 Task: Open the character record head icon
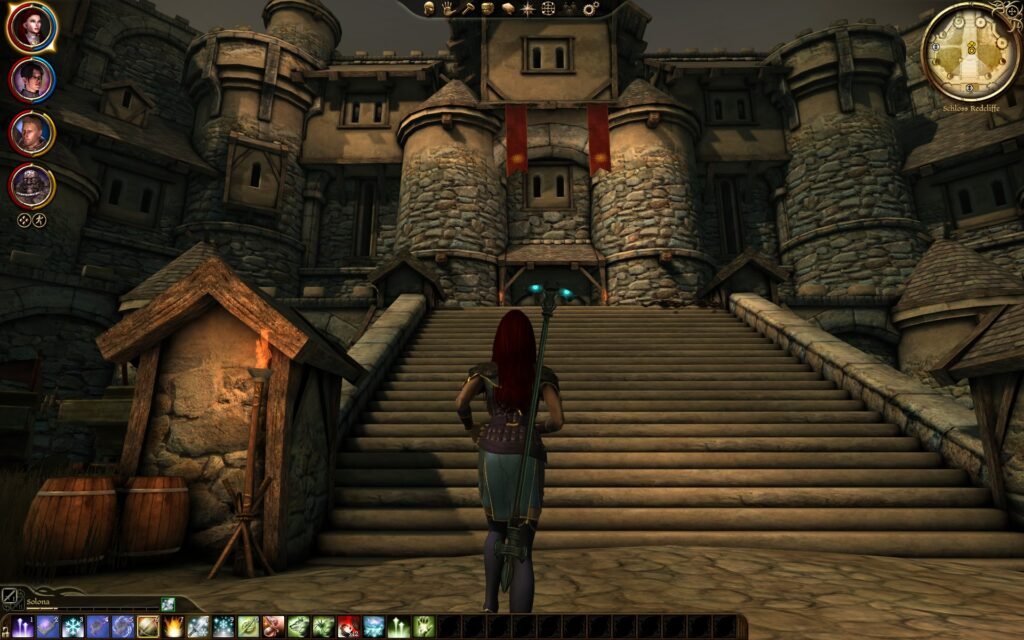tap(428, 8)
